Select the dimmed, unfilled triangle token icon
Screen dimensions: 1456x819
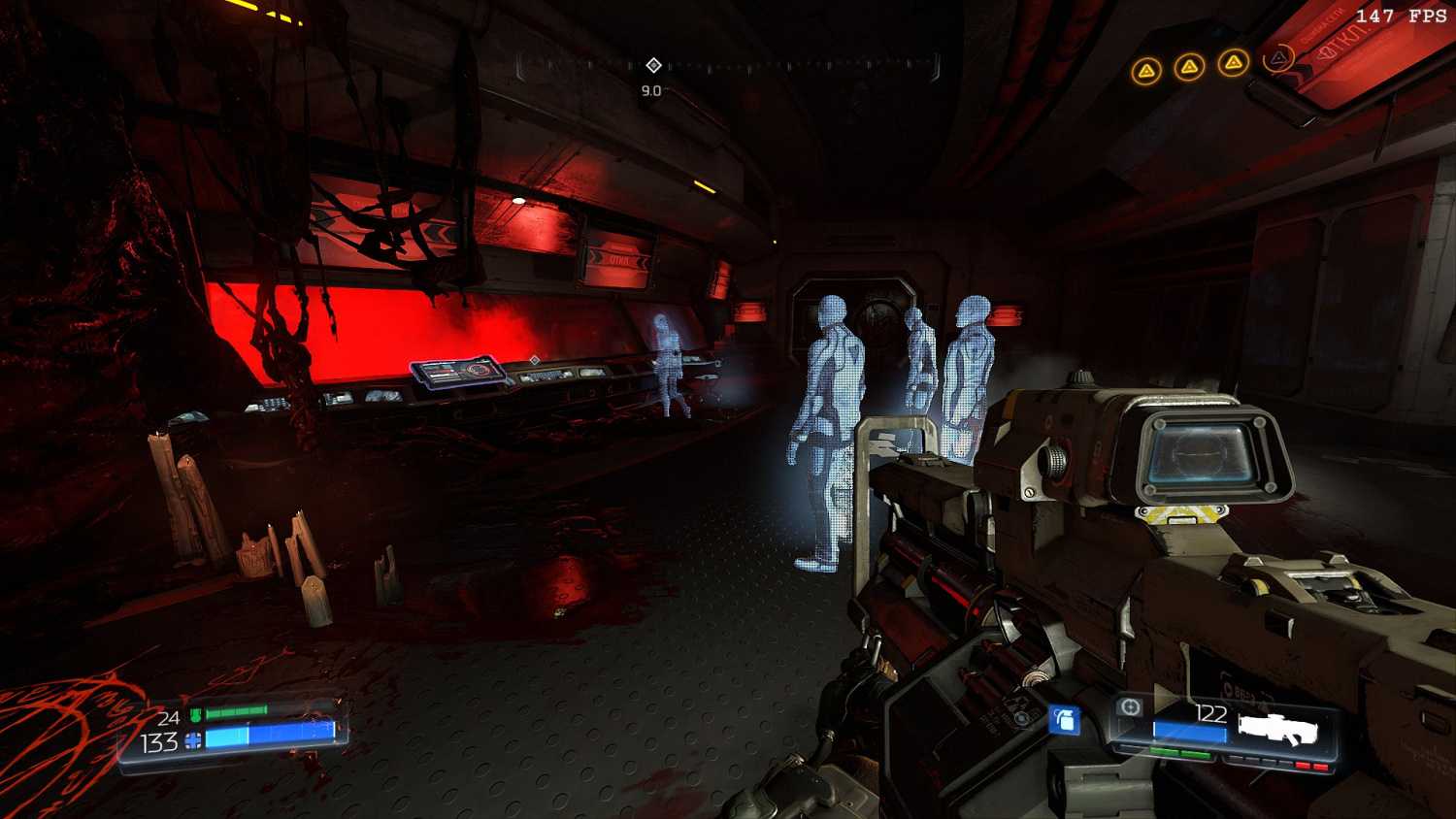coord(1279,59)
